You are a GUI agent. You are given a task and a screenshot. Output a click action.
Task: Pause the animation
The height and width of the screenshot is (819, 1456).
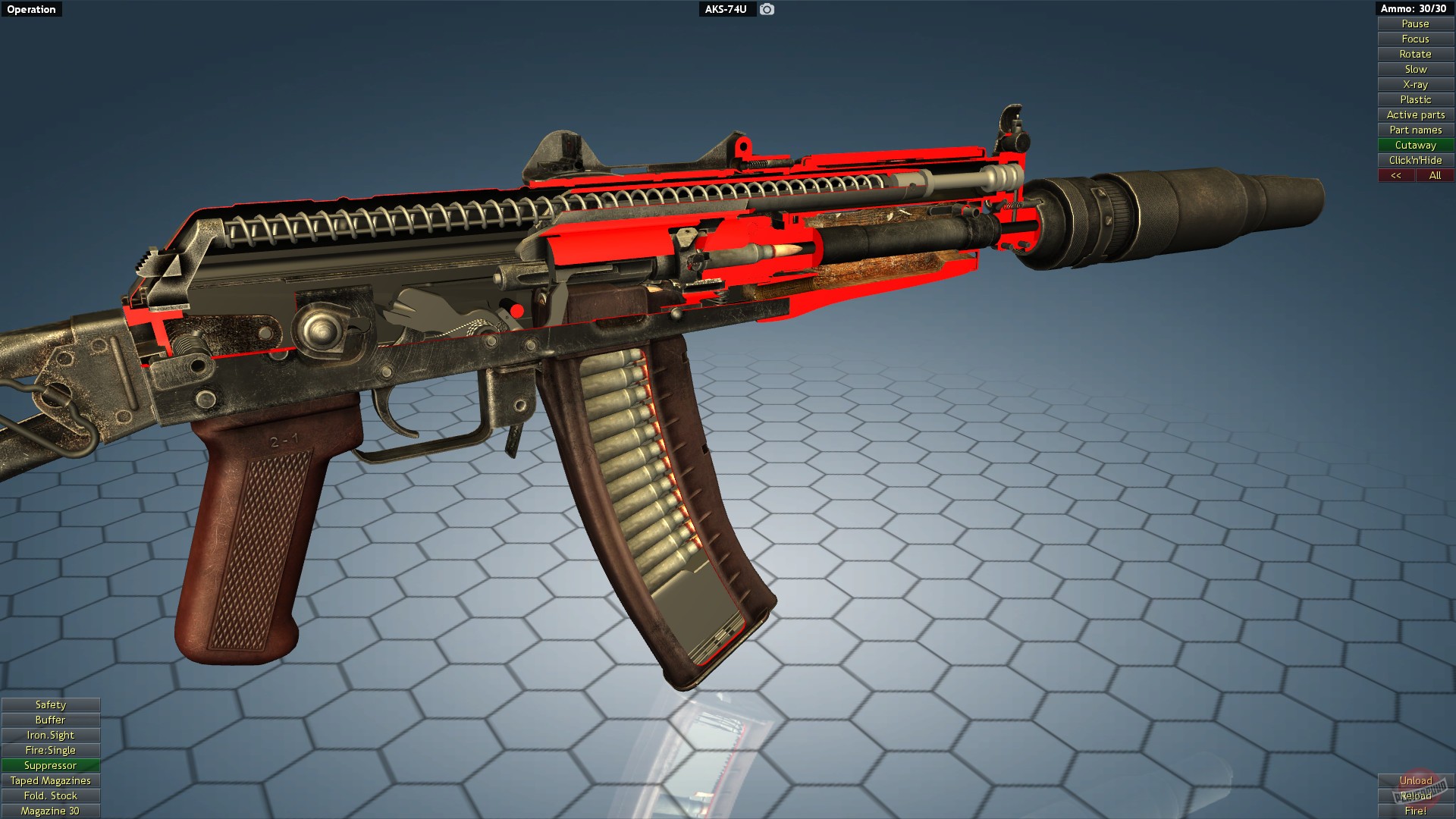[x=1414, y=24]
